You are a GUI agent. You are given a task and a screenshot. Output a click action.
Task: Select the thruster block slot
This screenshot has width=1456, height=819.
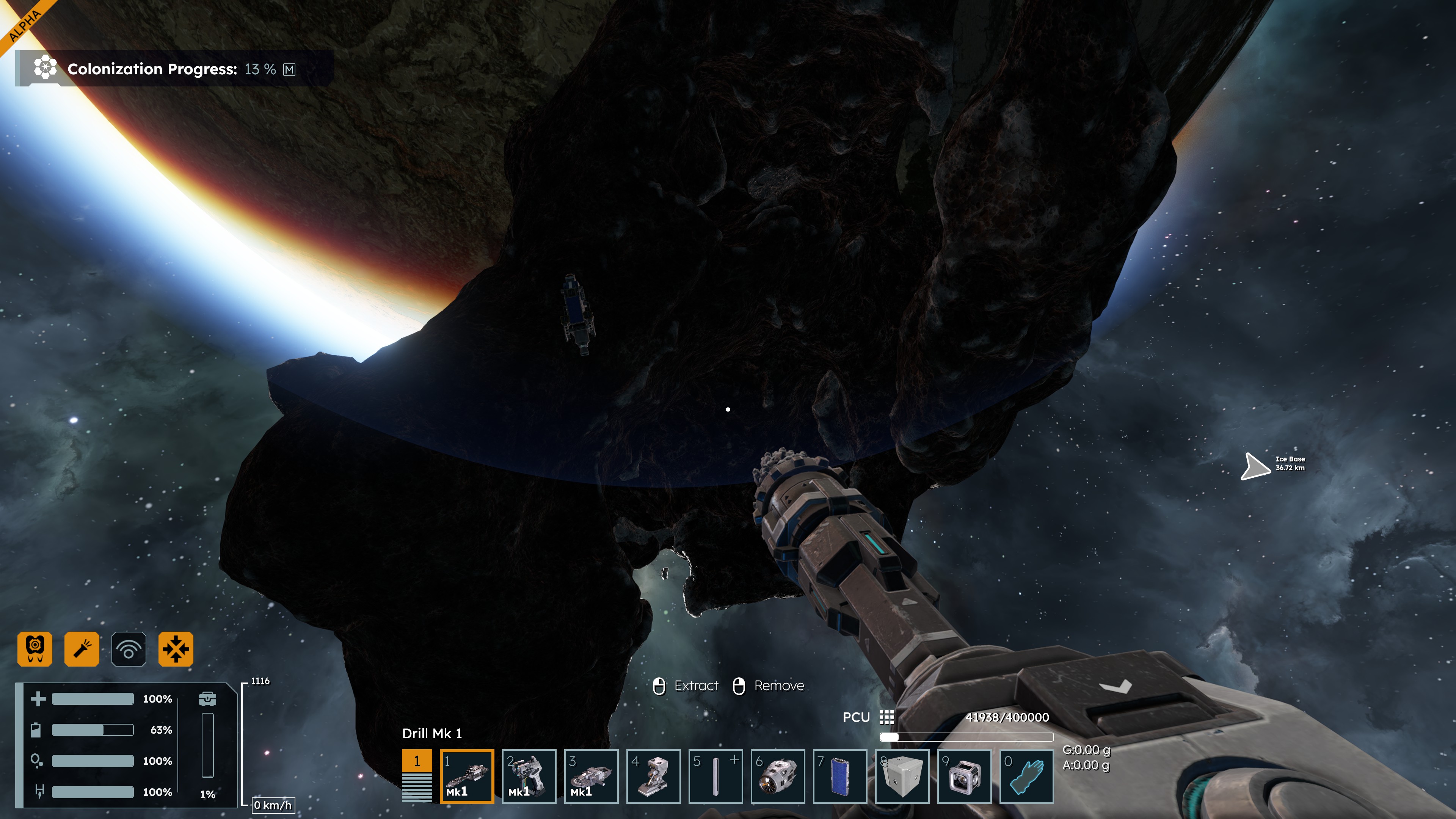(x=777, y=775)
